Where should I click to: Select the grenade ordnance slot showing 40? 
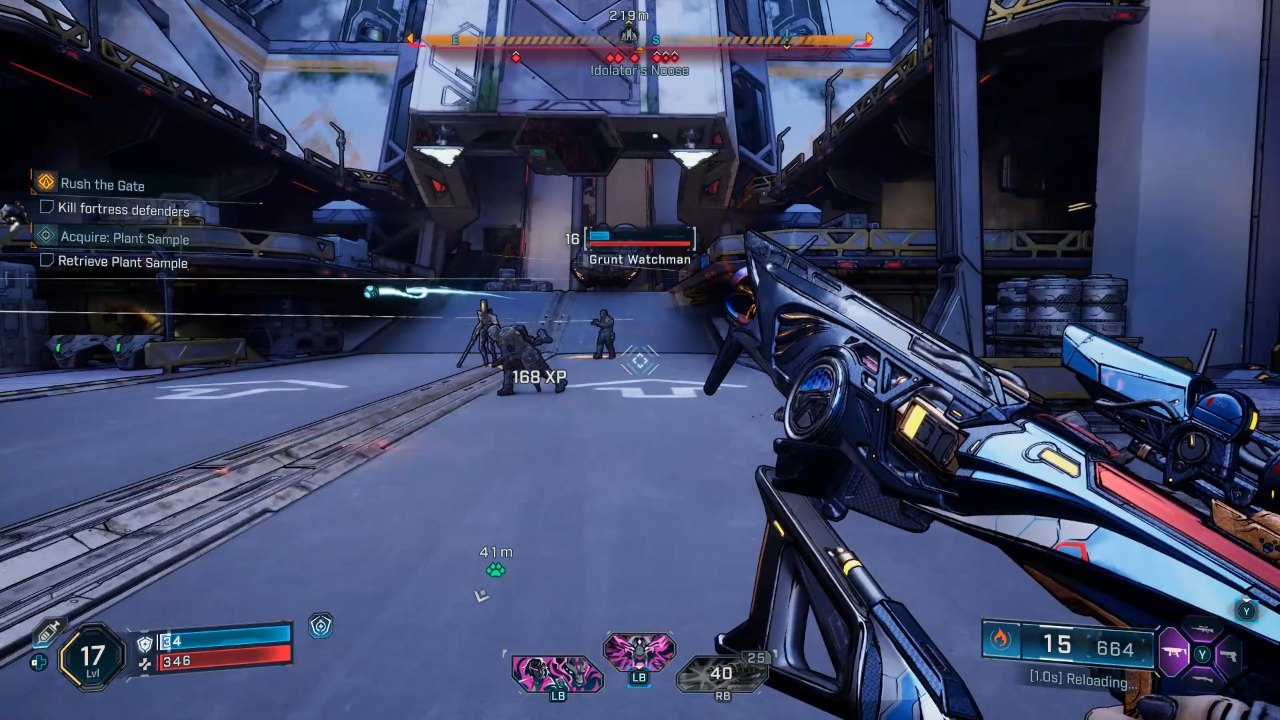point(721,674)
